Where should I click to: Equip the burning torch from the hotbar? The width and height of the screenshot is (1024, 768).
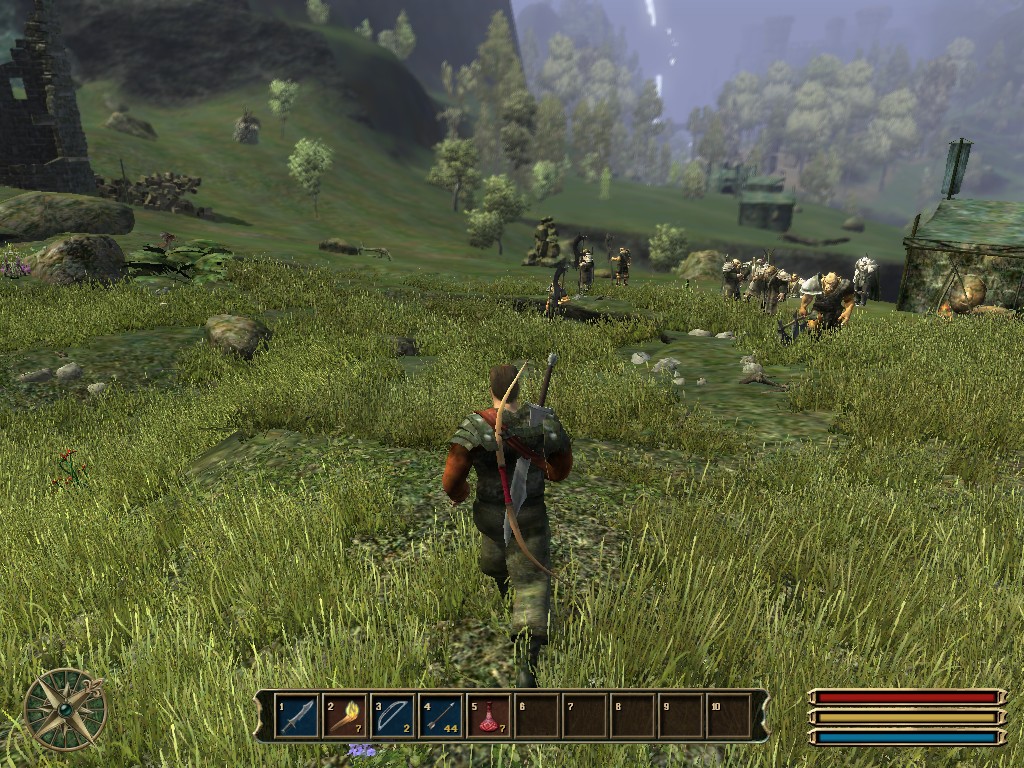coord(344,716)
